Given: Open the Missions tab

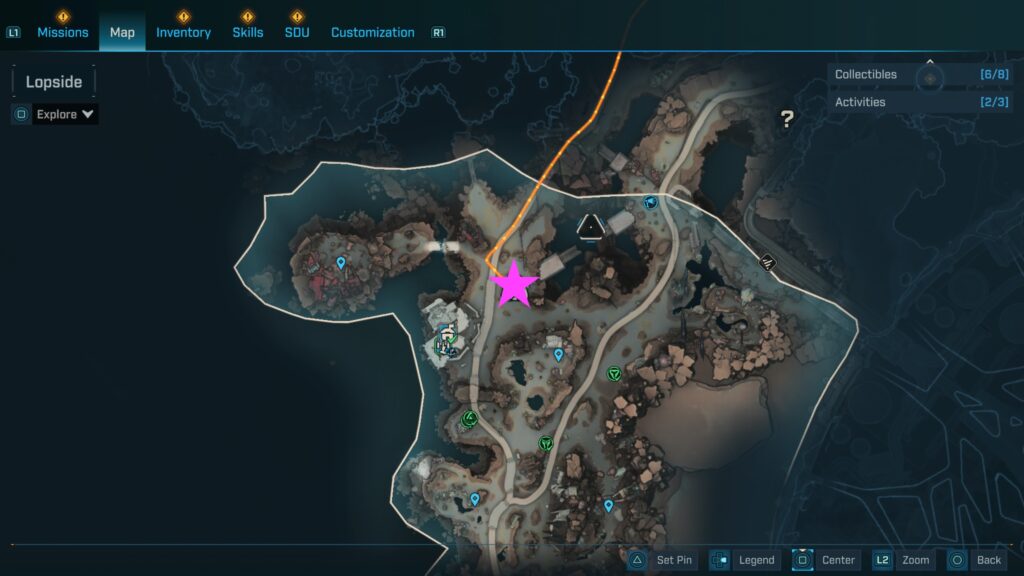Looking at the screenshot, I should coord(63,32).
